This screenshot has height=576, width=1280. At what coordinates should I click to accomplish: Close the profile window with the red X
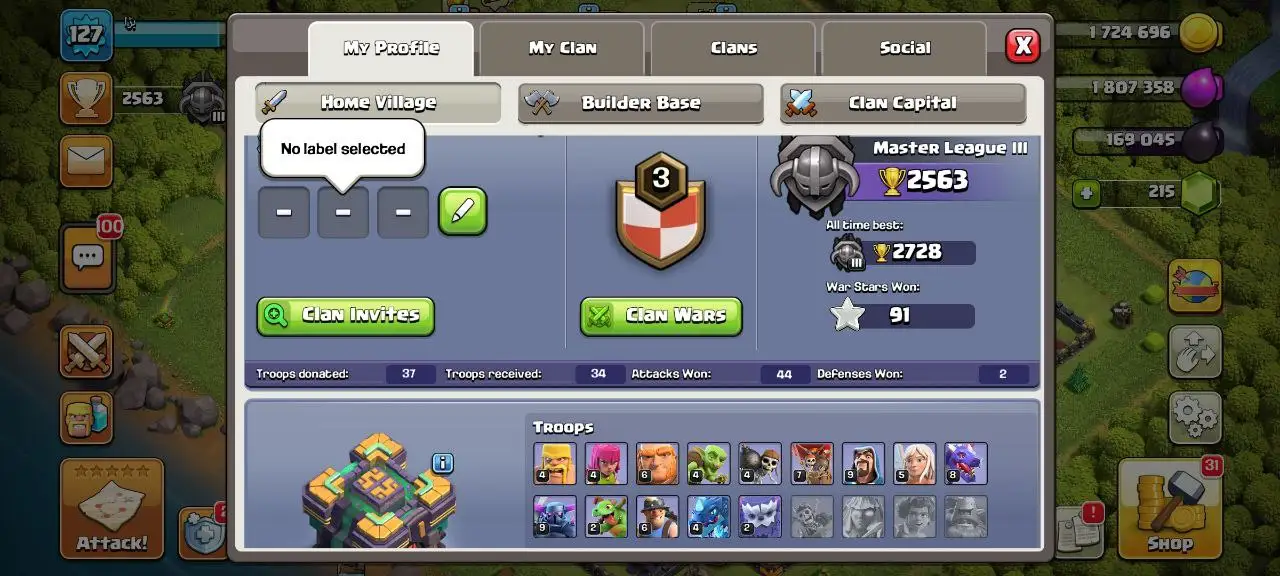click(1022, 46)
